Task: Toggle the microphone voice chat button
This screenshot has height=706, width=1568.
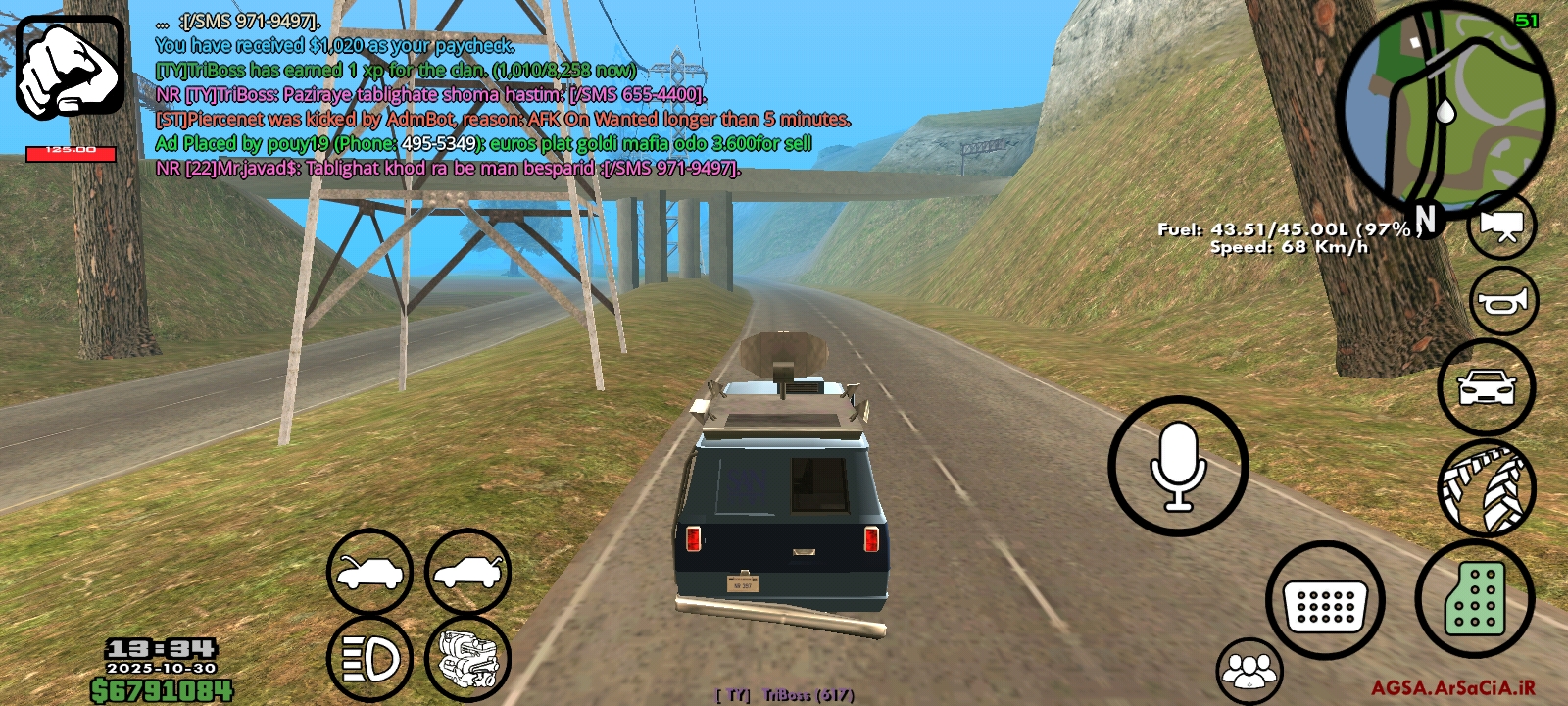Action: coord(1178,466)
